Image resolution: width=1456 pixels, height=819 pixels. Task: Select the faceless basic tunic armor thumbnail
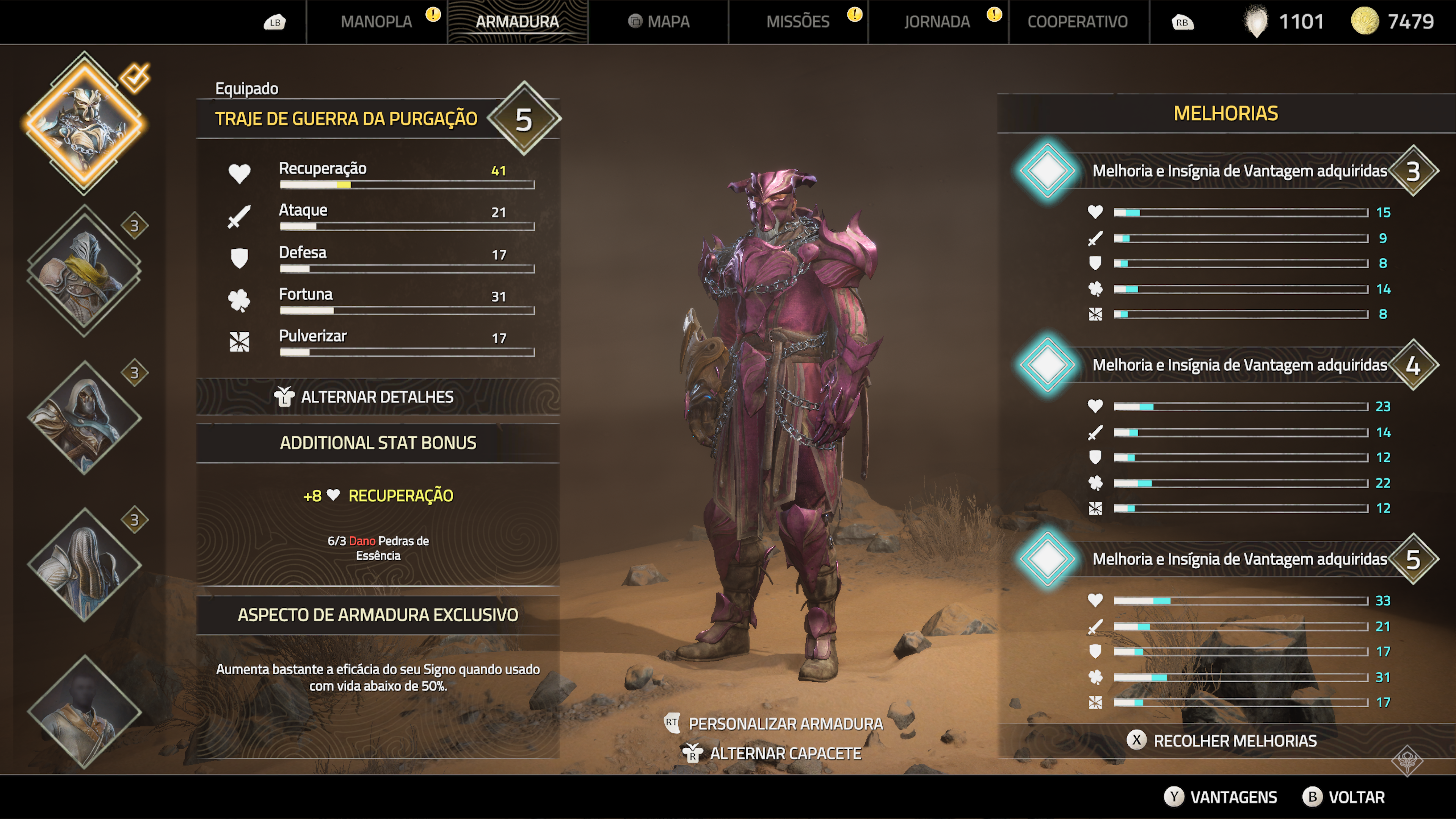[x=85, y=711]
